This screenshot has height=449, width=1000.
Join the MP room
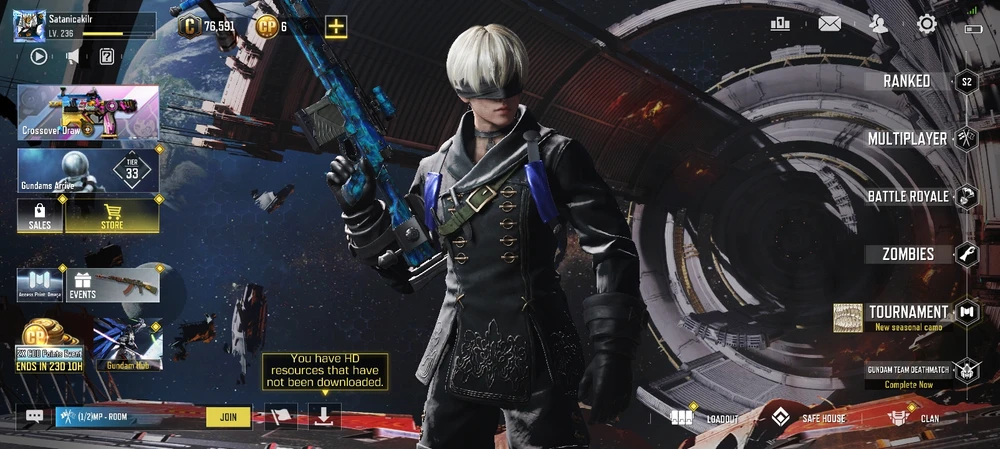pyautogui.click(x=228, y=417)
